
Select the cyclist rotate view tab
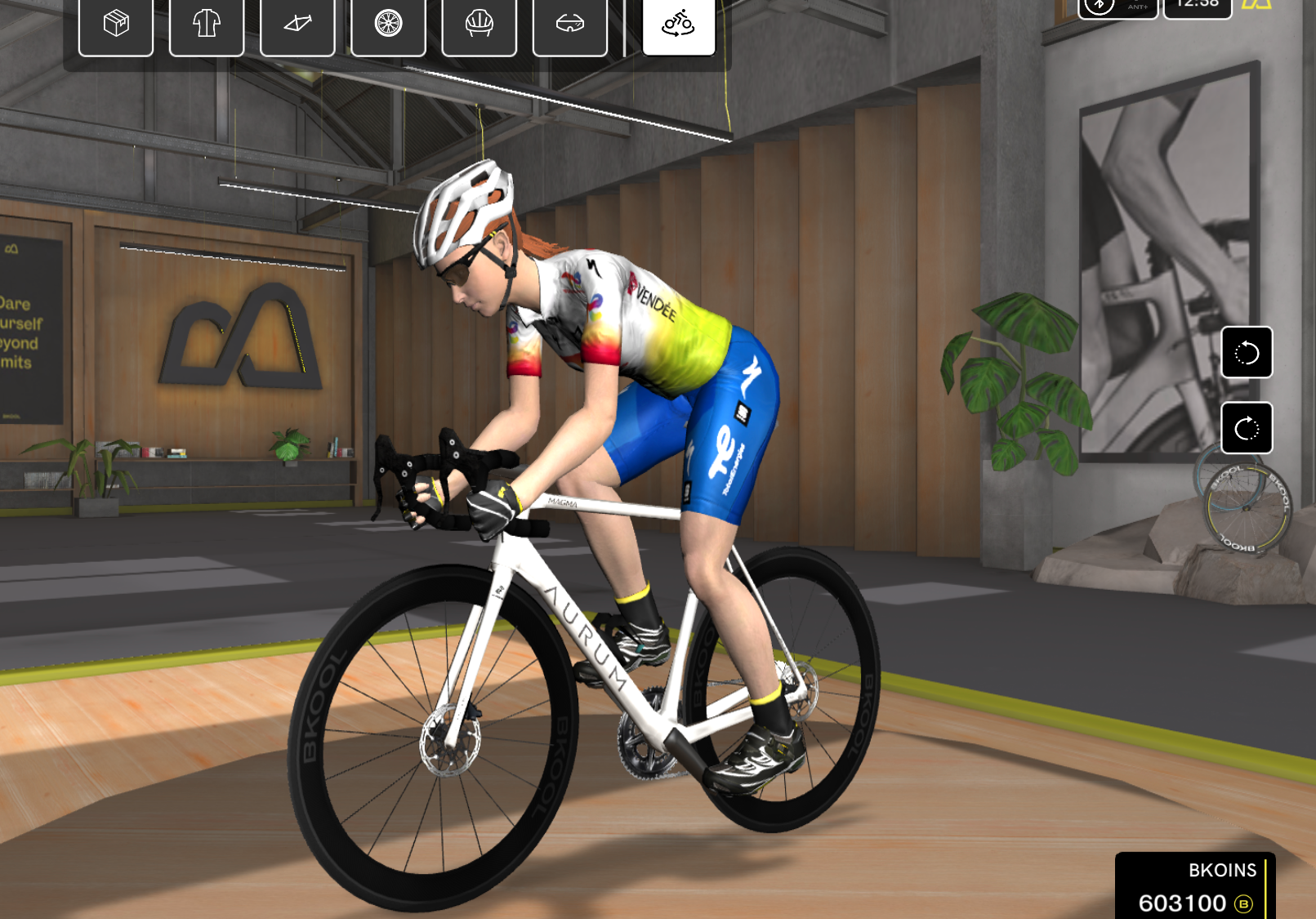(679, 24)
